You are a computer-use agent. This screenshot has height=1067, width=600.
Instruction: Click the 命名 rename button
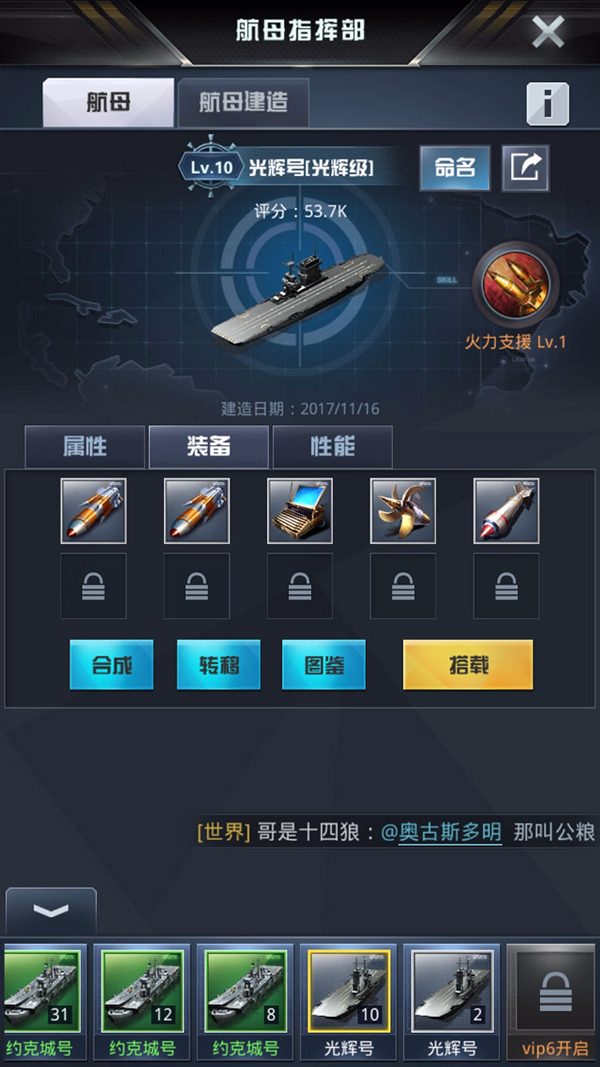coord(455,168)
